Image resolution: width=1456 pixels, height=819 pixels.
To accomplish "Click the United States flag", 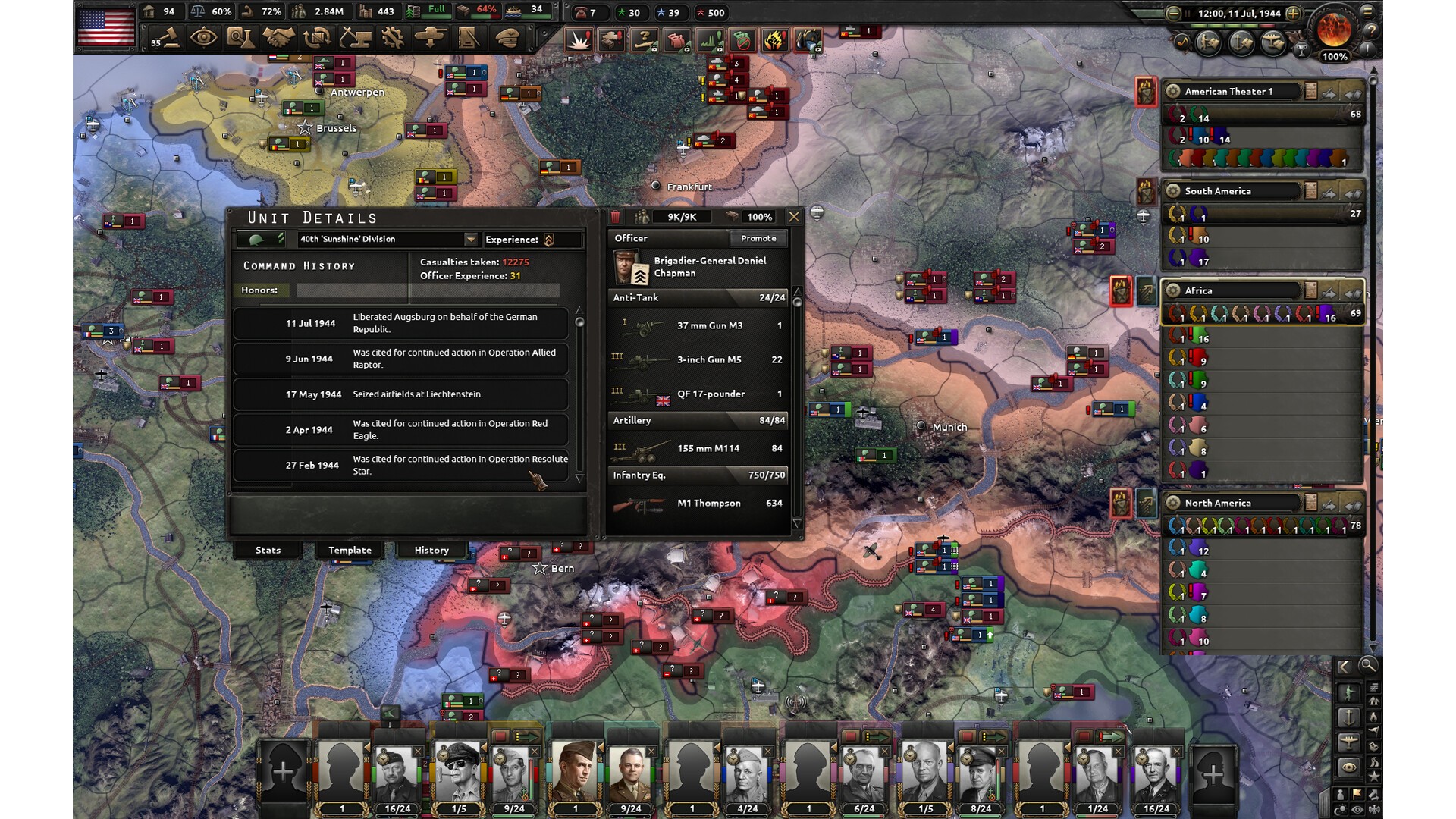I will click(106, 27).
